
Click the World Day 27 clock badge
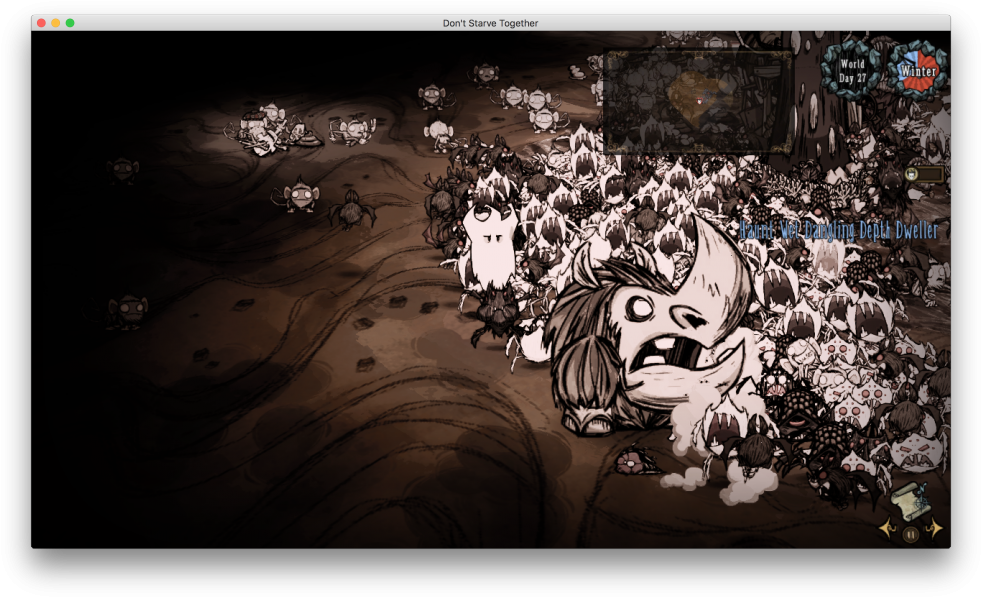click(852, 70)
